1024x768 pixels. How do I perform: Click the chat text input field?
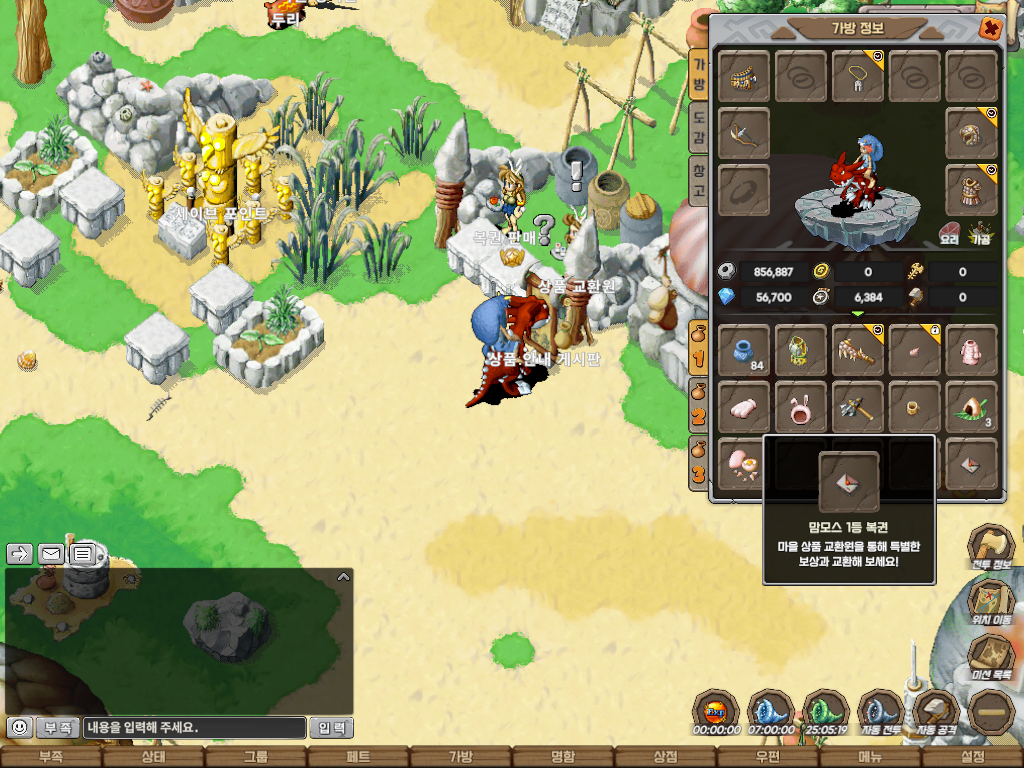click(x=194, y=727)
